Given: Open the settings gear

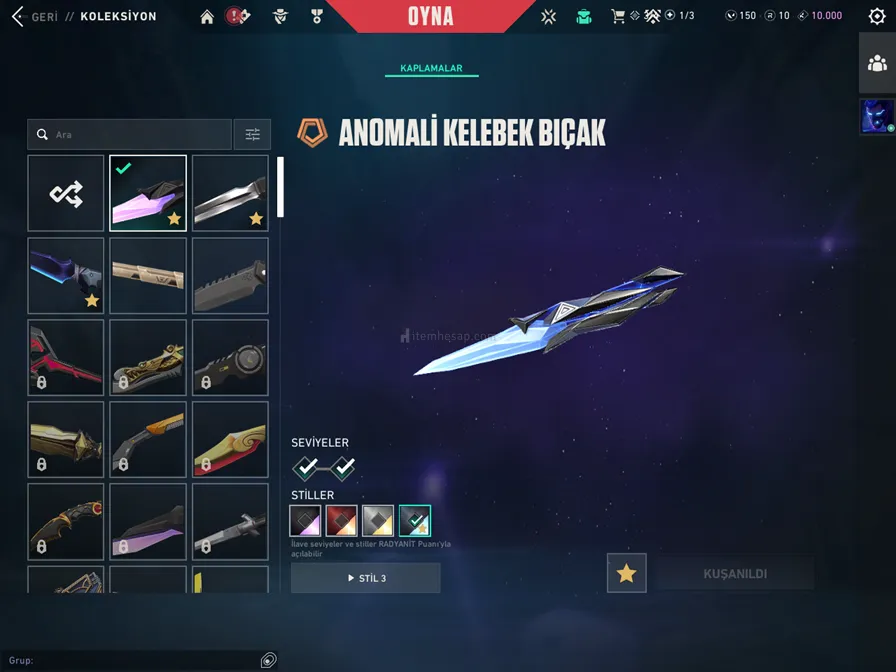Looking at the screenshot, I should click(877, 16).
